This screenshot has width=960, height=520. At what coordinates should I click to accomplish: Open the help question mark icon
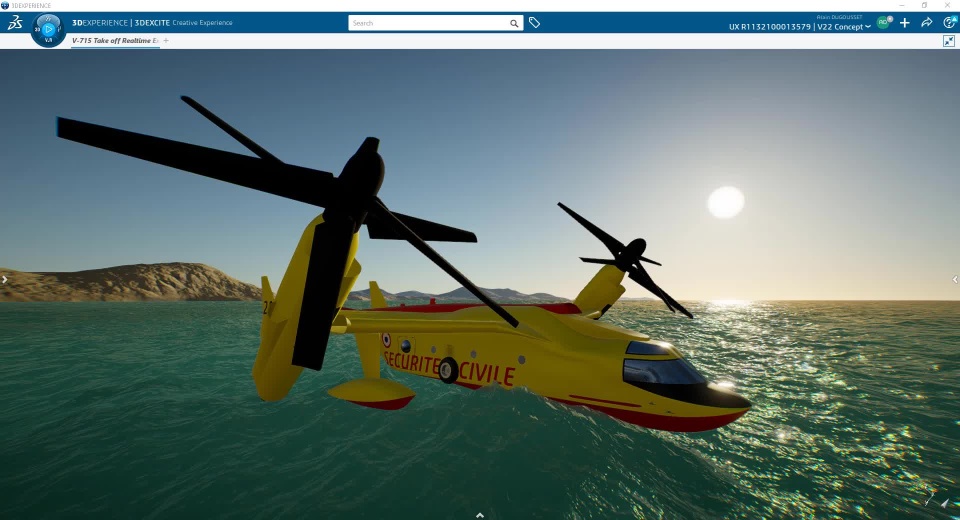tap(949, 23)
